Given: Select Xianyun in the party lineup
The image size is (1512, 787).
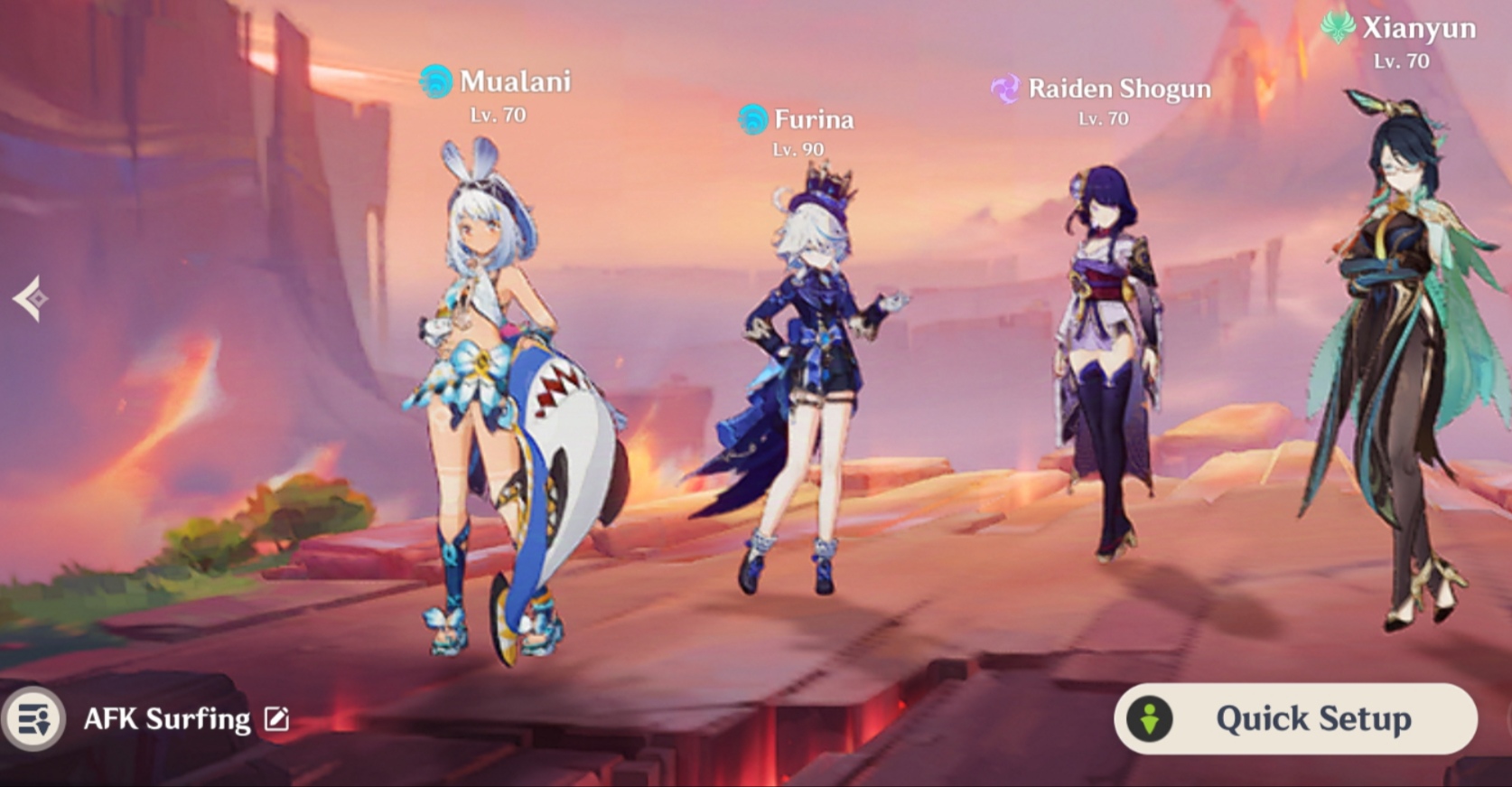Looking at the screenshot, I should pos(1395,361).
